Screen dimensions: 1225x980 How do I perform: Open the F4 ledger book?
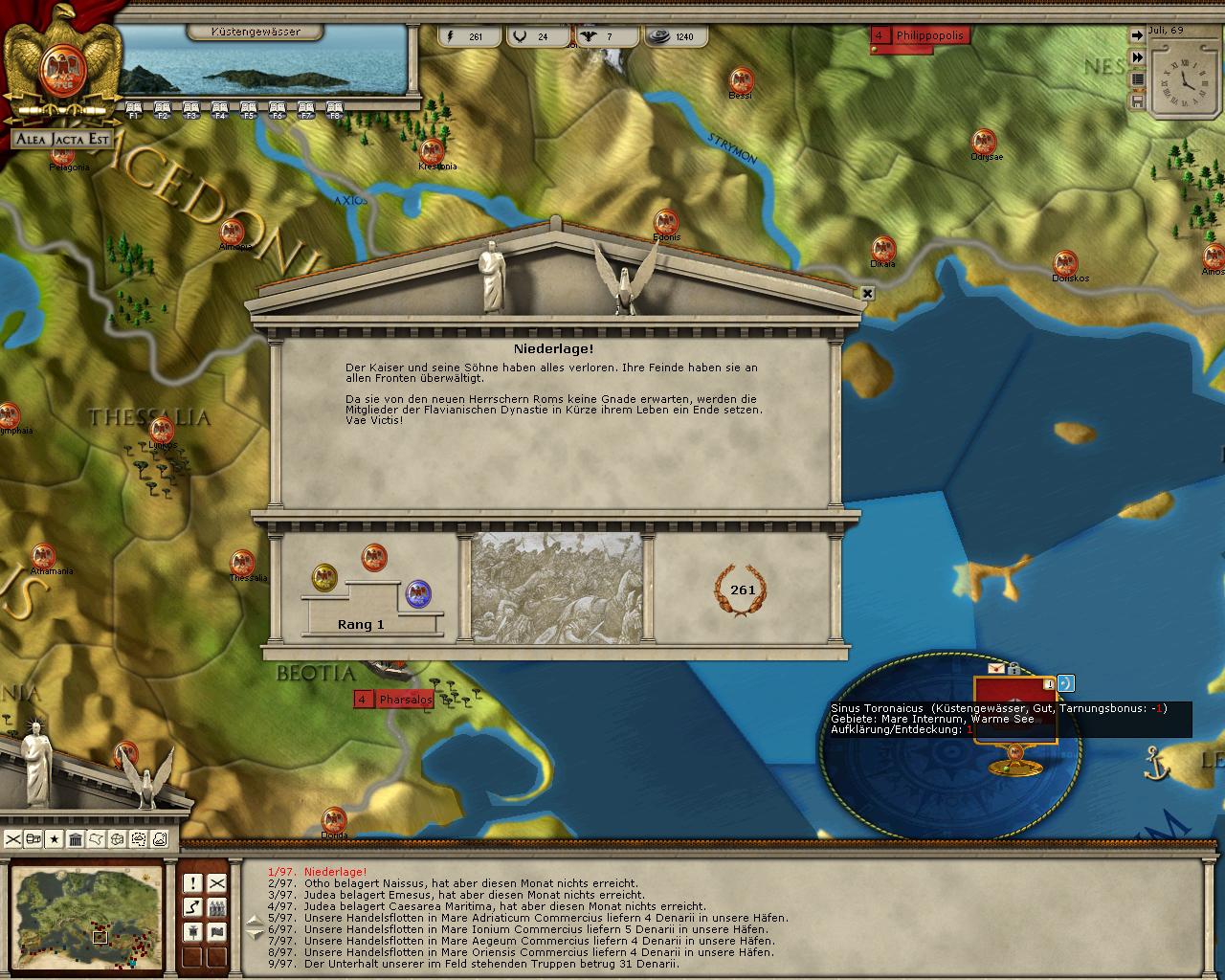[x=220, y=108]
